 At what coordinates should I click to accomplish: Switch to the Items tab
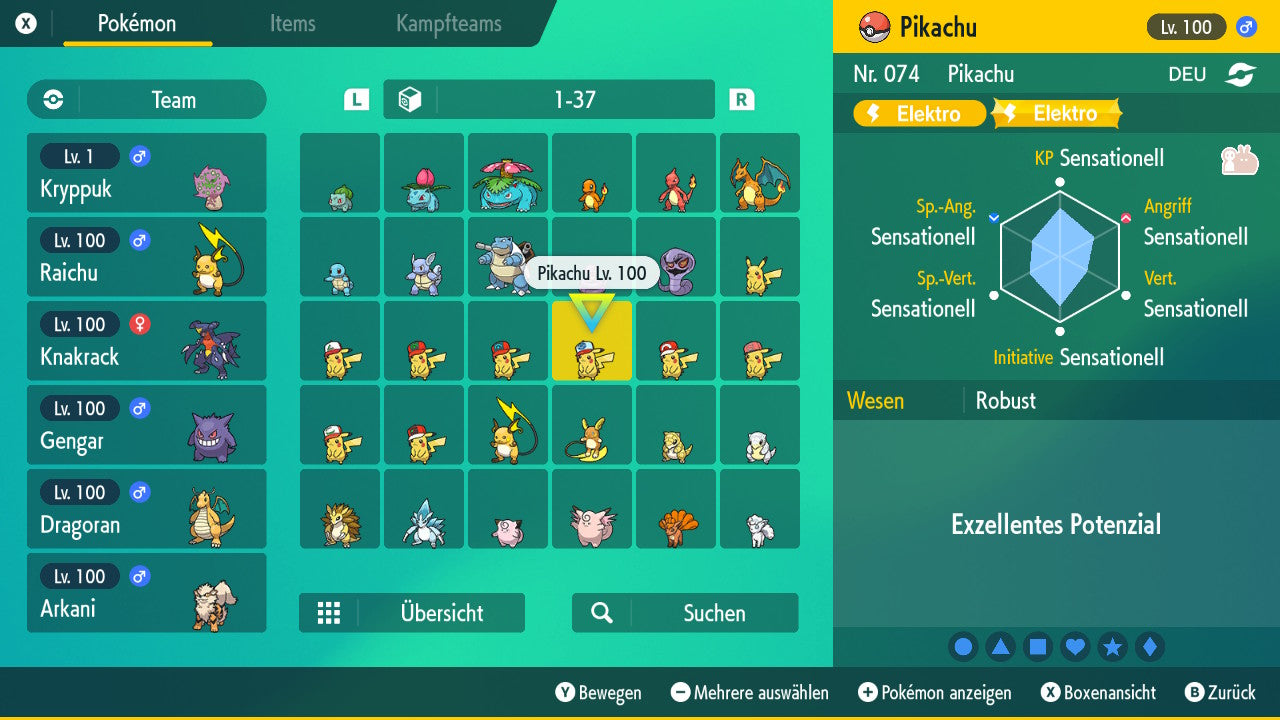point(292,25)
